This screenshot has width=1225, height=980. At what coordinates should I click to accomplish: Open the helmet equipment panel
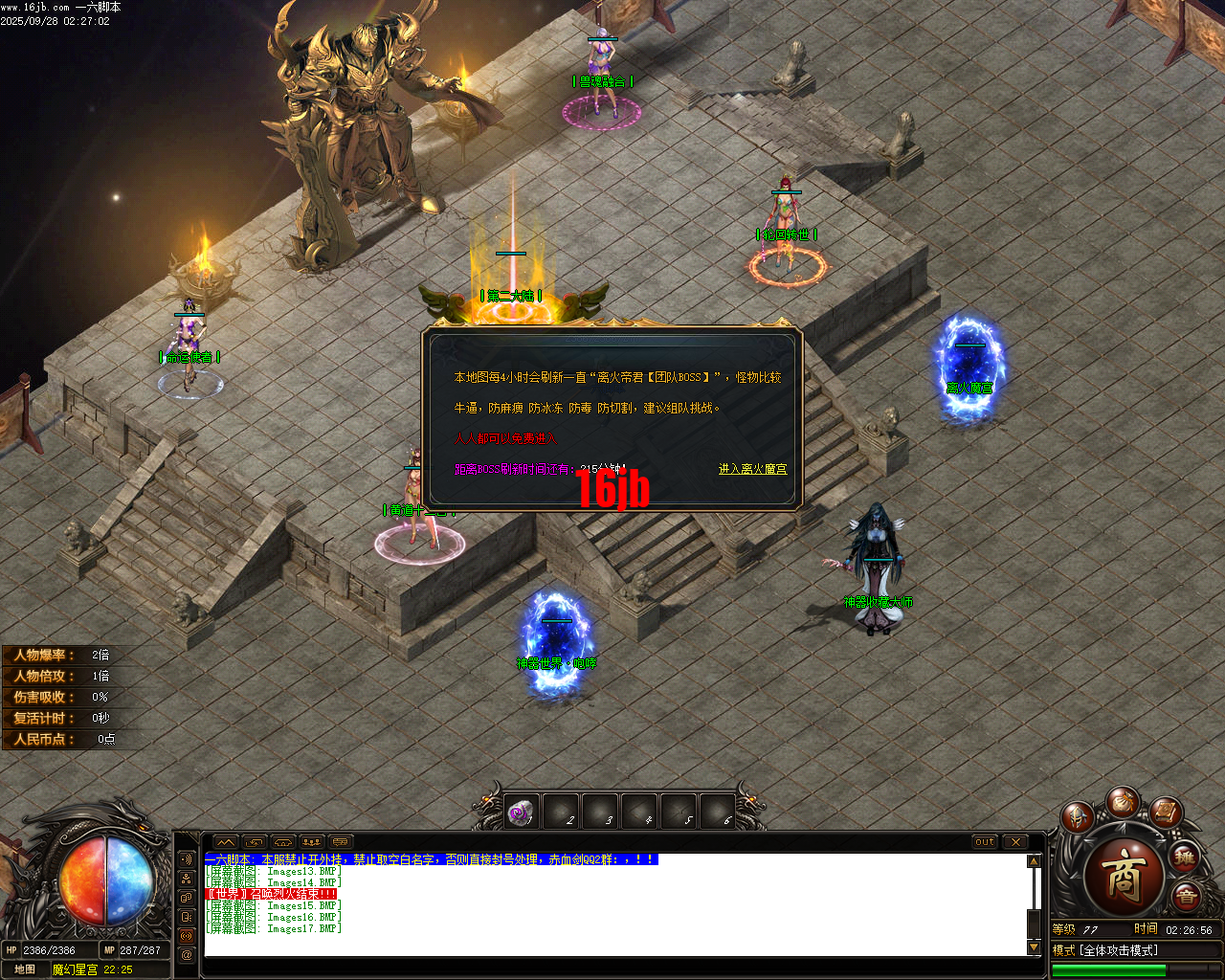click(x=1078, y=816)
